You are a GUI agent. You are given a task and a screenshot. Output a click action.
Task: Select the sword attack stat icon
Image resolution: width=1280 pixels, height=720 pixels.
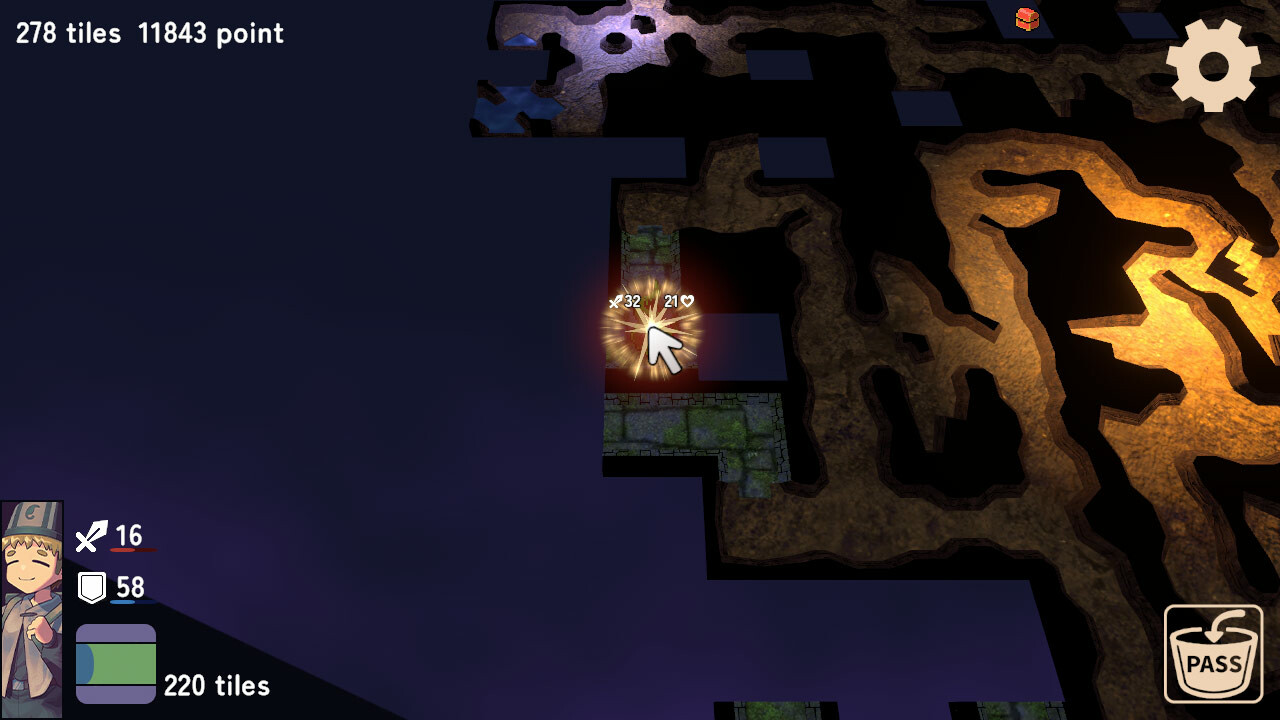(x=90, y=536)
